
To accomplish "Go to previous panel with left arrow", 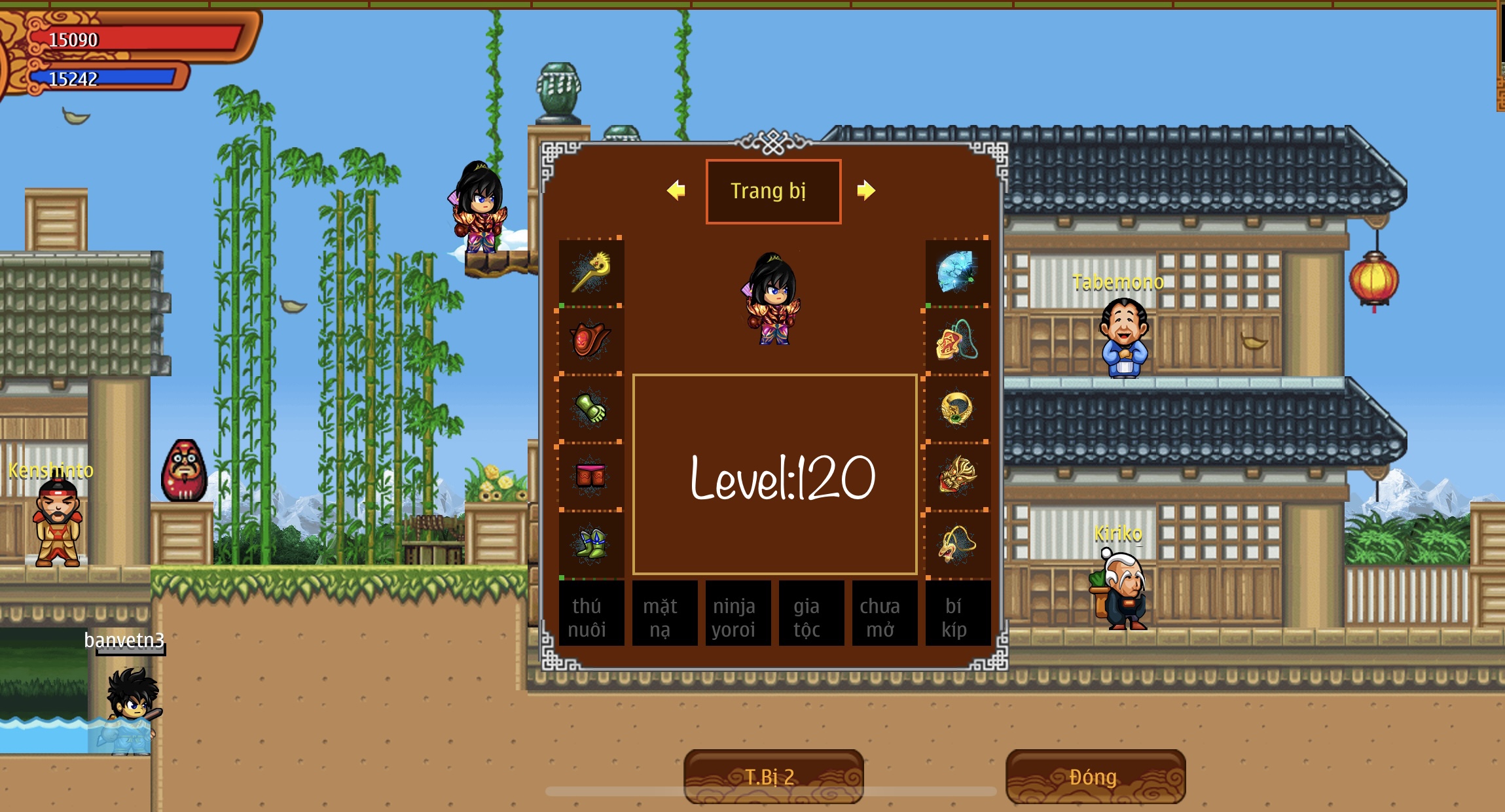I will (676, 190).
